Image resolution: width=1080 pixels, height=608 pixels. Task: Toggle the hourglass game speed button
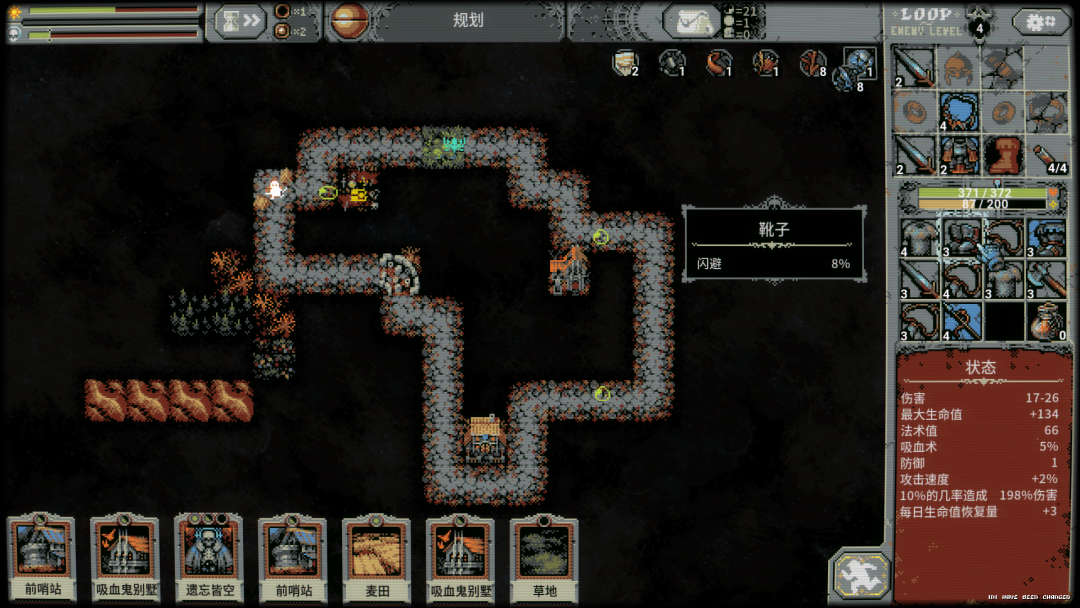pyautogui.click(x=239, y=20)
